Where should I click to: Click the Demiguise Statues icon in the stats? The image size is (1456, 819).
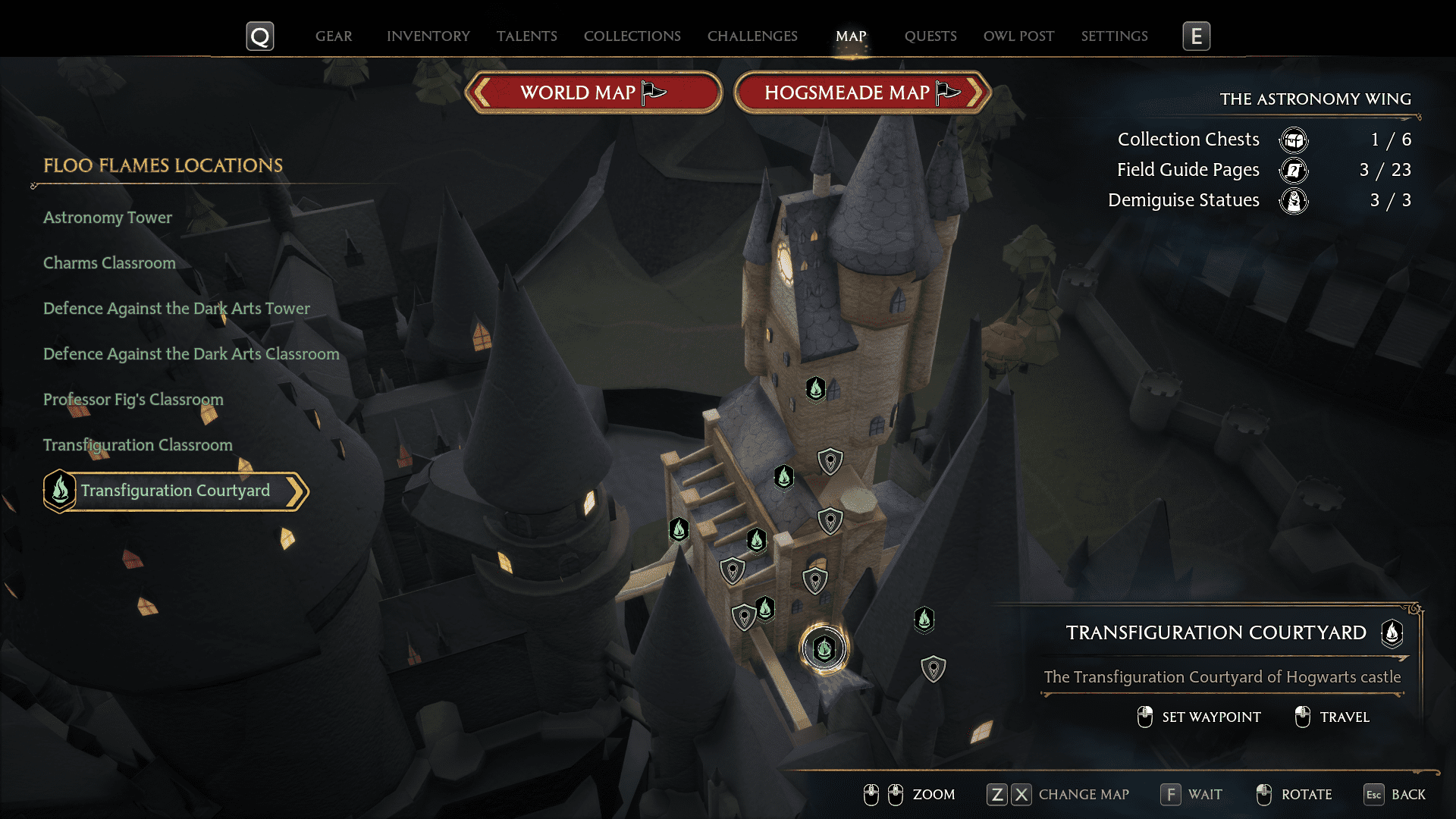point(1294,201)
